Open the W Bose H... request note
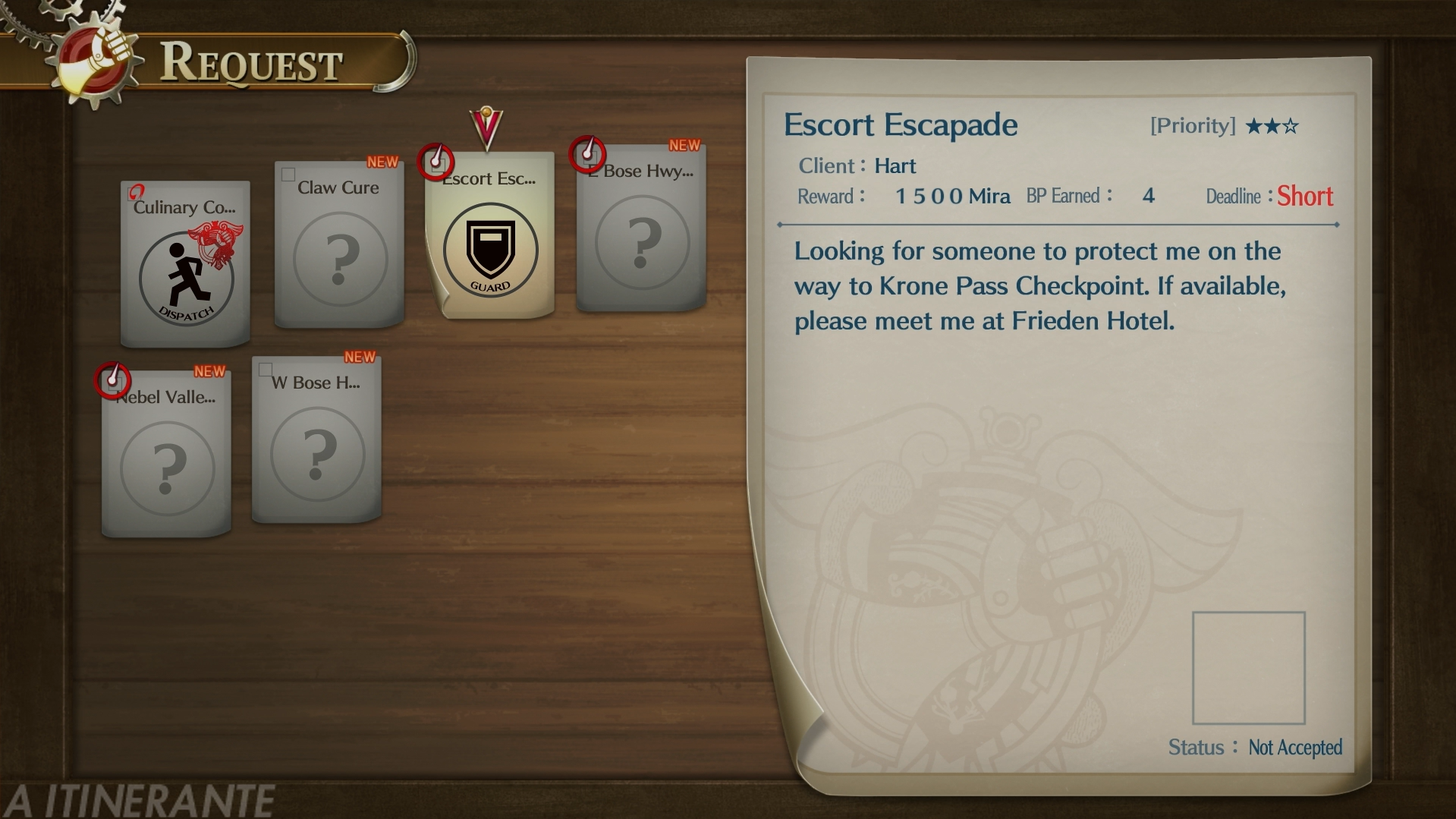This screenshot has width=1456, height=819. [x=317, y=440]
